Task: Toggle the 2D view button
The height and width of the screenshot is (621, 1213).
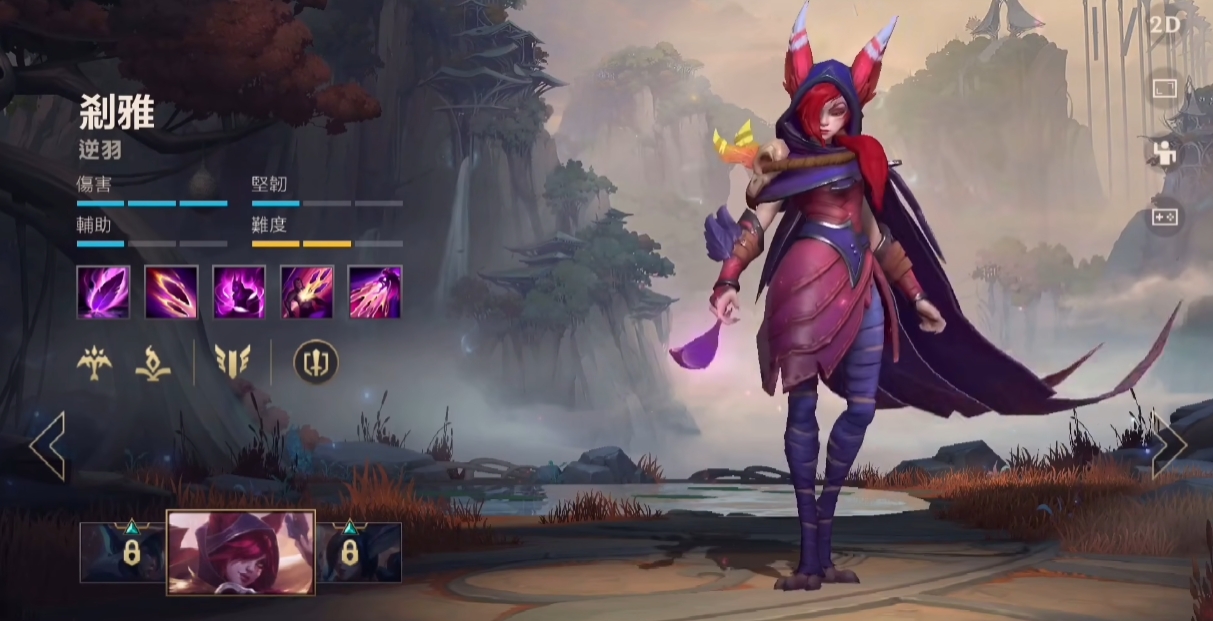Action: 1165,25
